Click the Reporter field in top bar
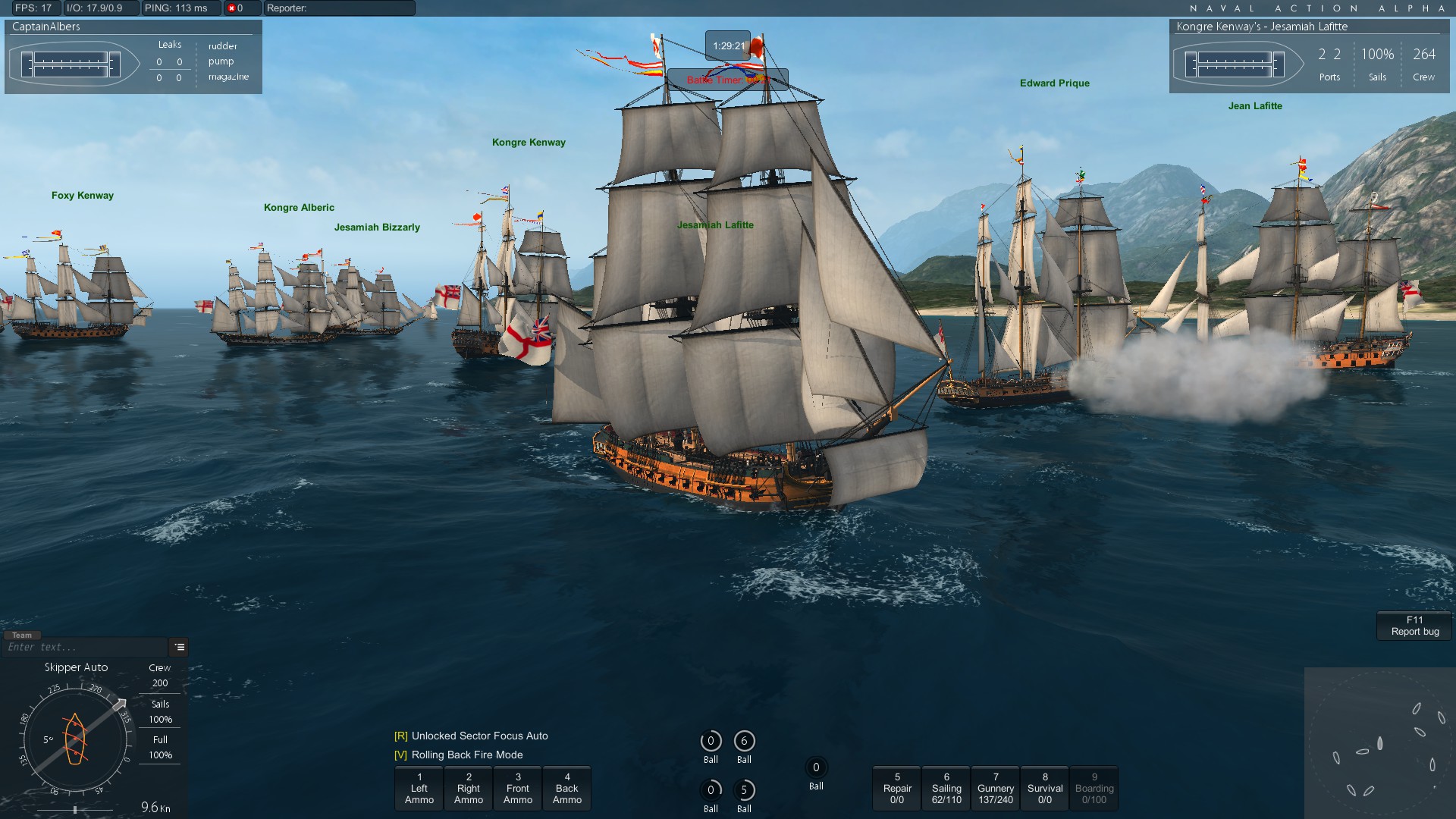The width and height of the screenshot is (1456, 819). click(339, 8)
